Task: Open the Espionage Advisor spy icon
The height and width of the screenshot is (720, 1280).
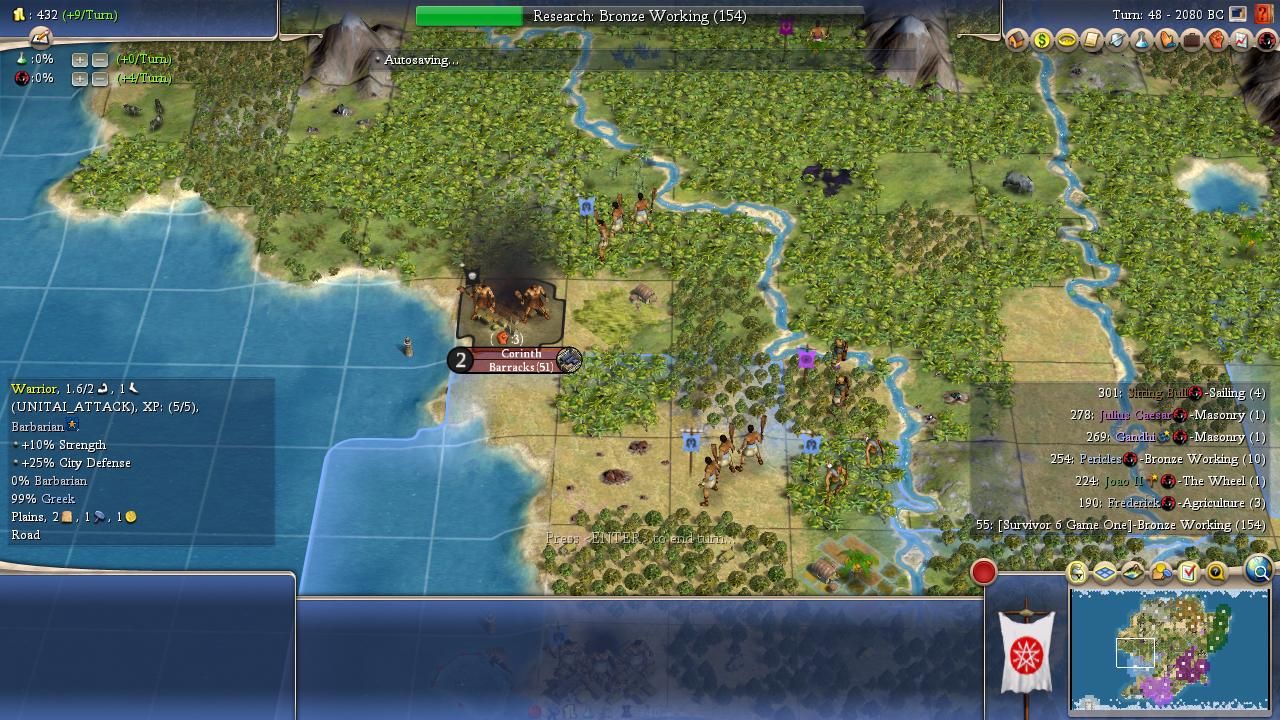Action: point(1266,40)
